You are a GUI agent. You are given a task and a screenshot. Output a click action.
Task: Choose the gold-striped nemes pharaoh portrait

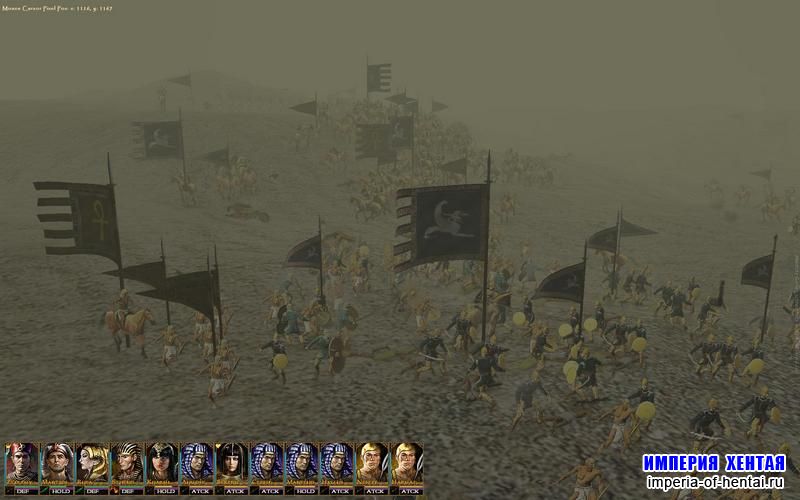click(x=127, y=463)
